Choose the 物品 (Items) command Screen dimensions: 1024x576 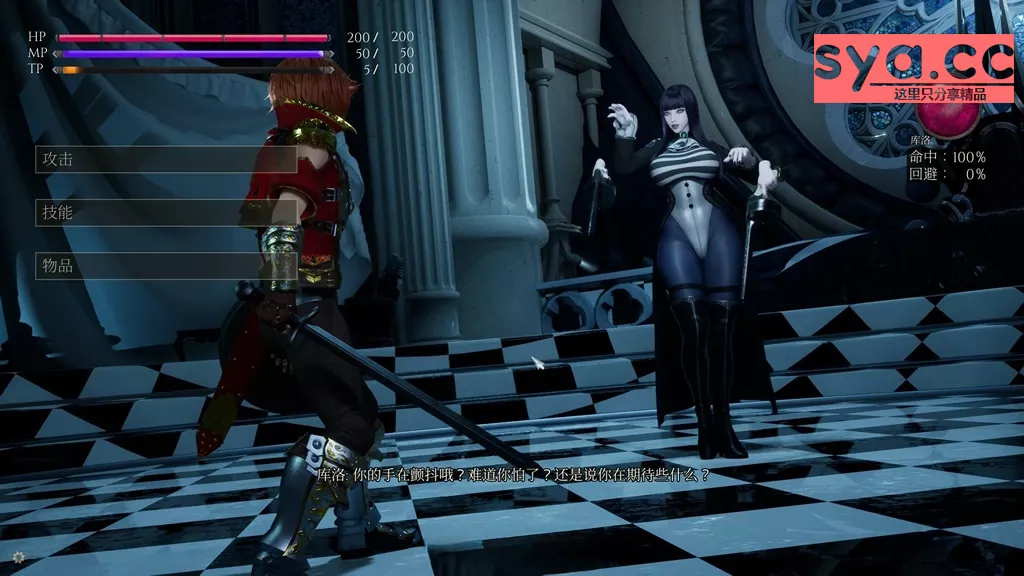166,266
